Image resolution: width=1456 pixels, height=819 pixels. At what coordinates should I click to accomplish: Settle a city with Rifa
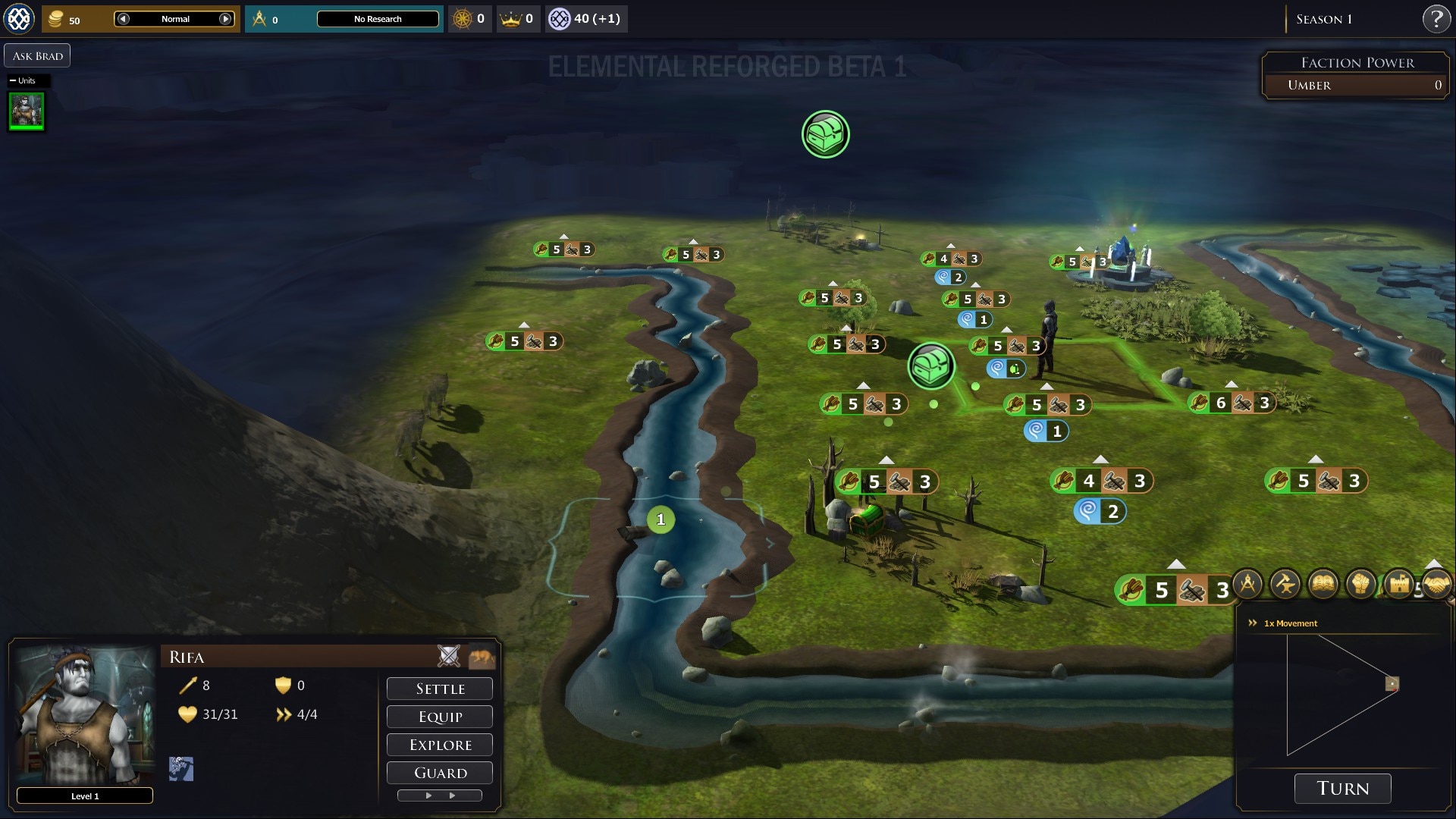440,689
